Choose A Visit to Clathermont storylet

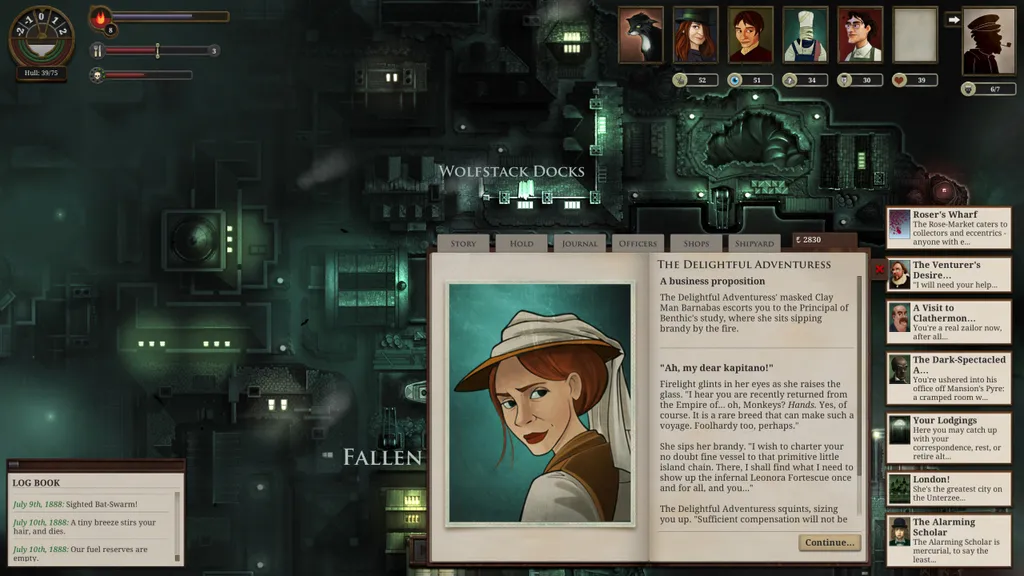(x=948, y=322)
